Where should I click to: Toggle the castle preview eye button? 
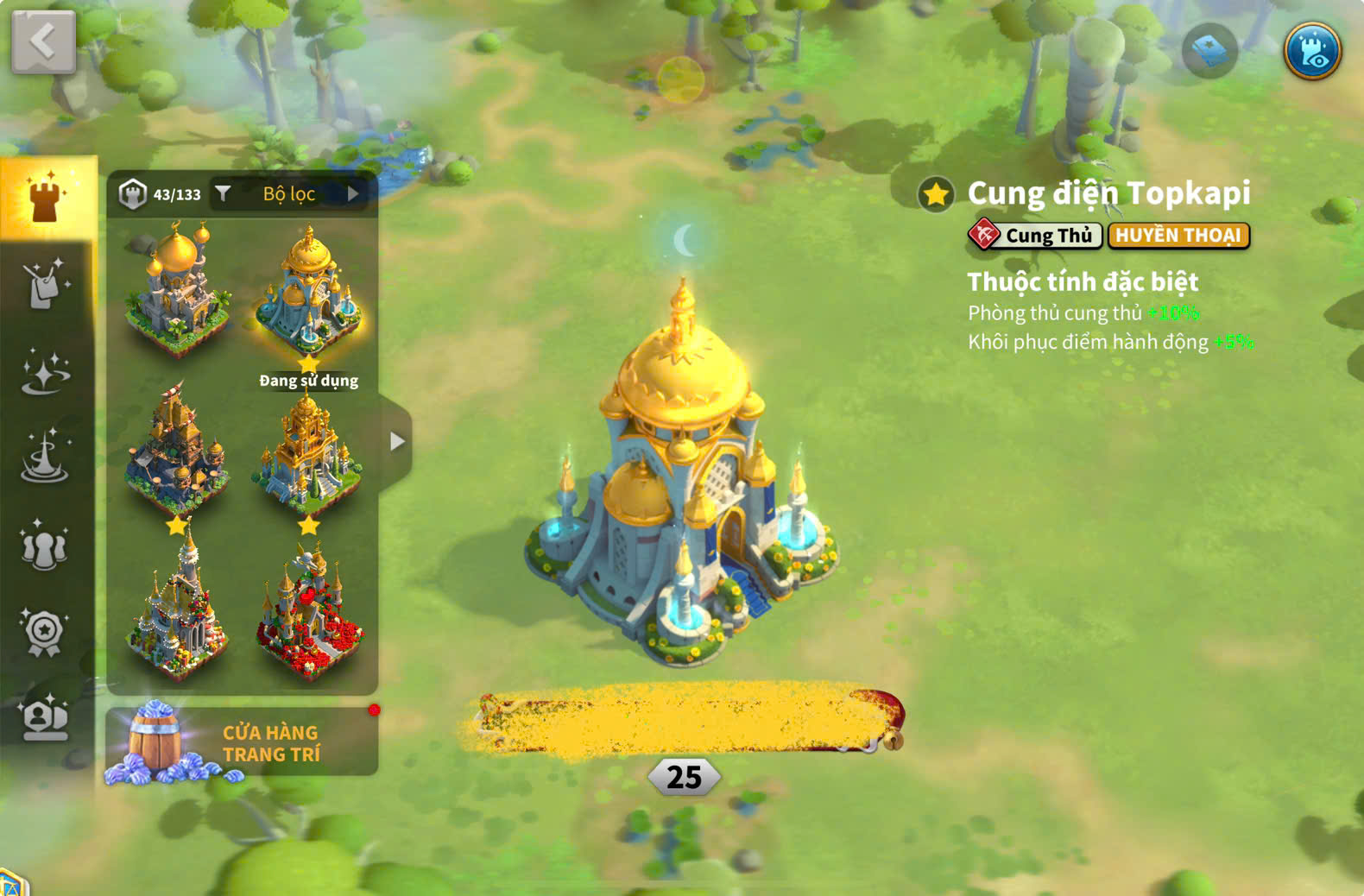tap(1311, 52)
